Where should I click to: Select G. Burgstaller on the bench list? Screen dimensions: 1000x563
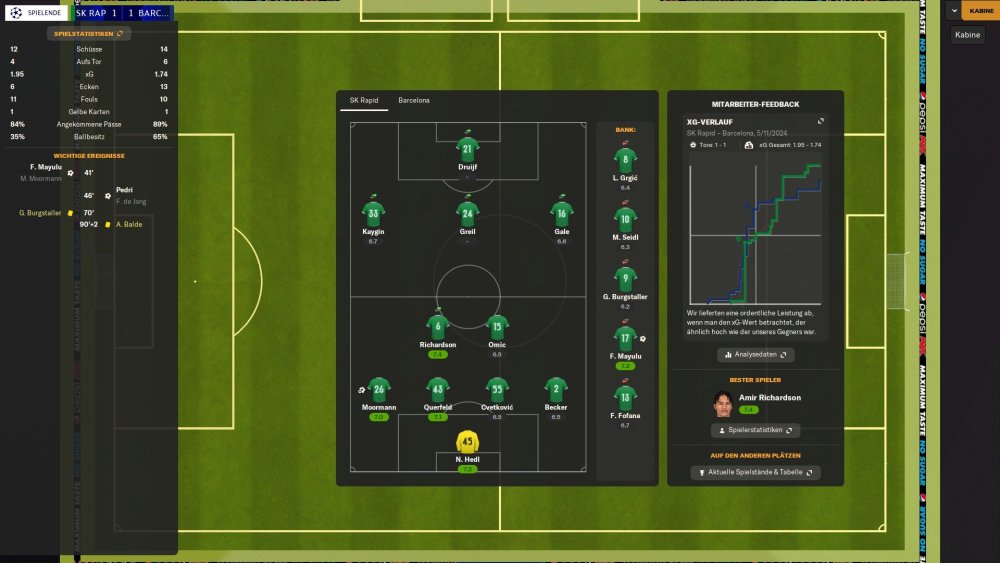pos(625,280)
